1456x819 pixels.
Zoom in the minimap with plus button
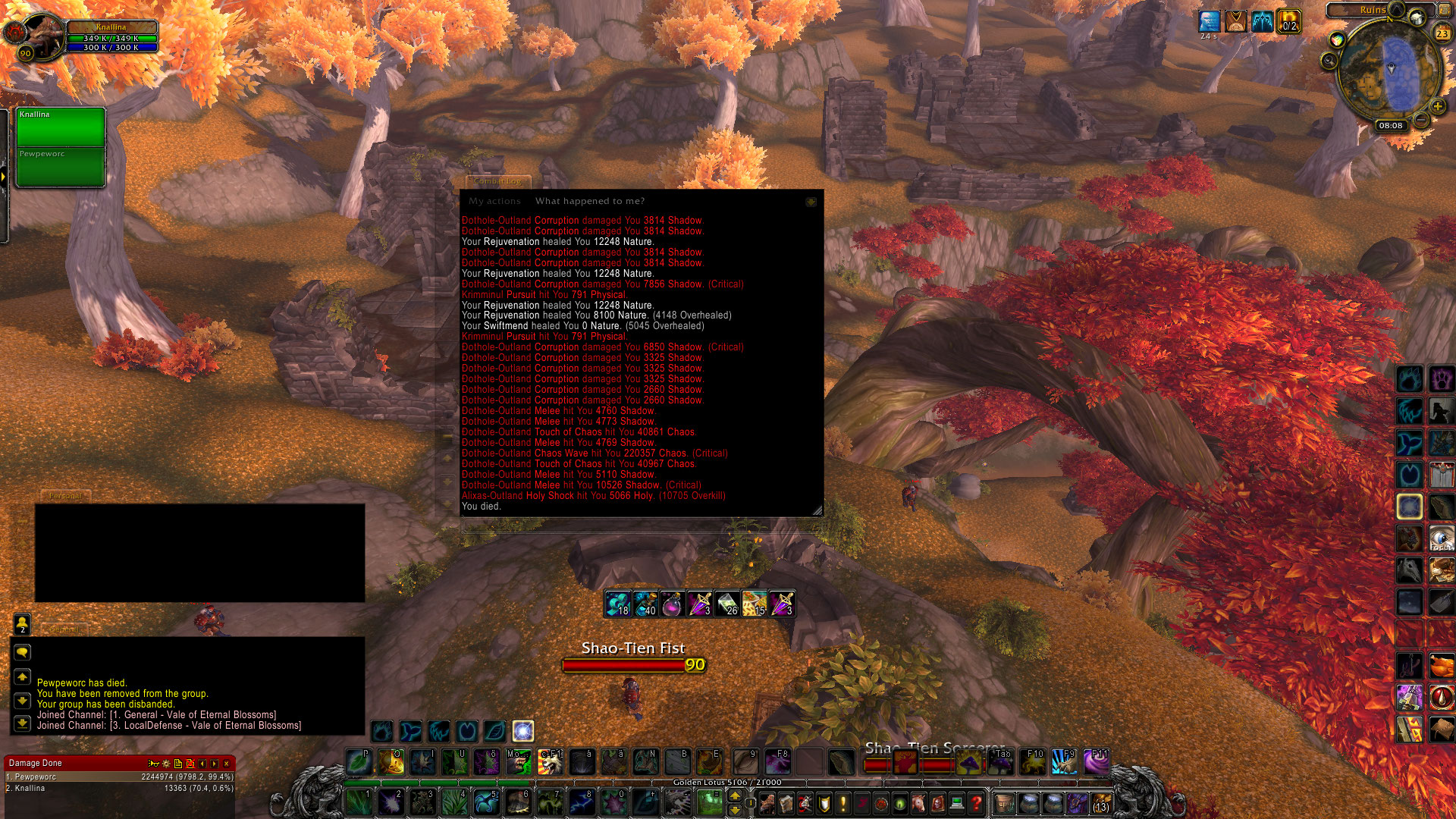pyautogui.click(x=1437, y=106)
